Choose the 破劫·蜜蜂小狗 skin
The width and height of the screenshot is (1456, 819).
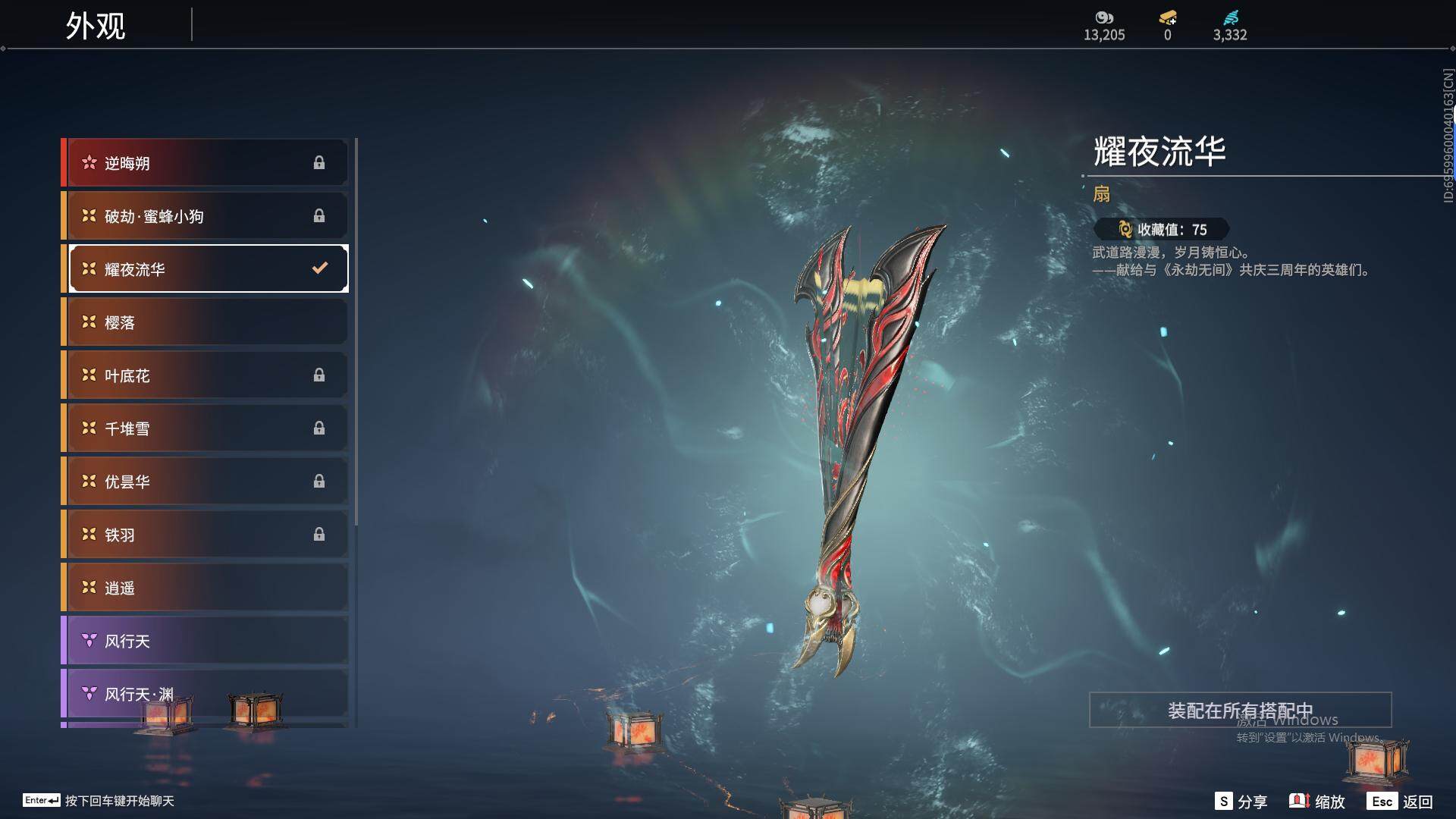[x=206, y=216]
